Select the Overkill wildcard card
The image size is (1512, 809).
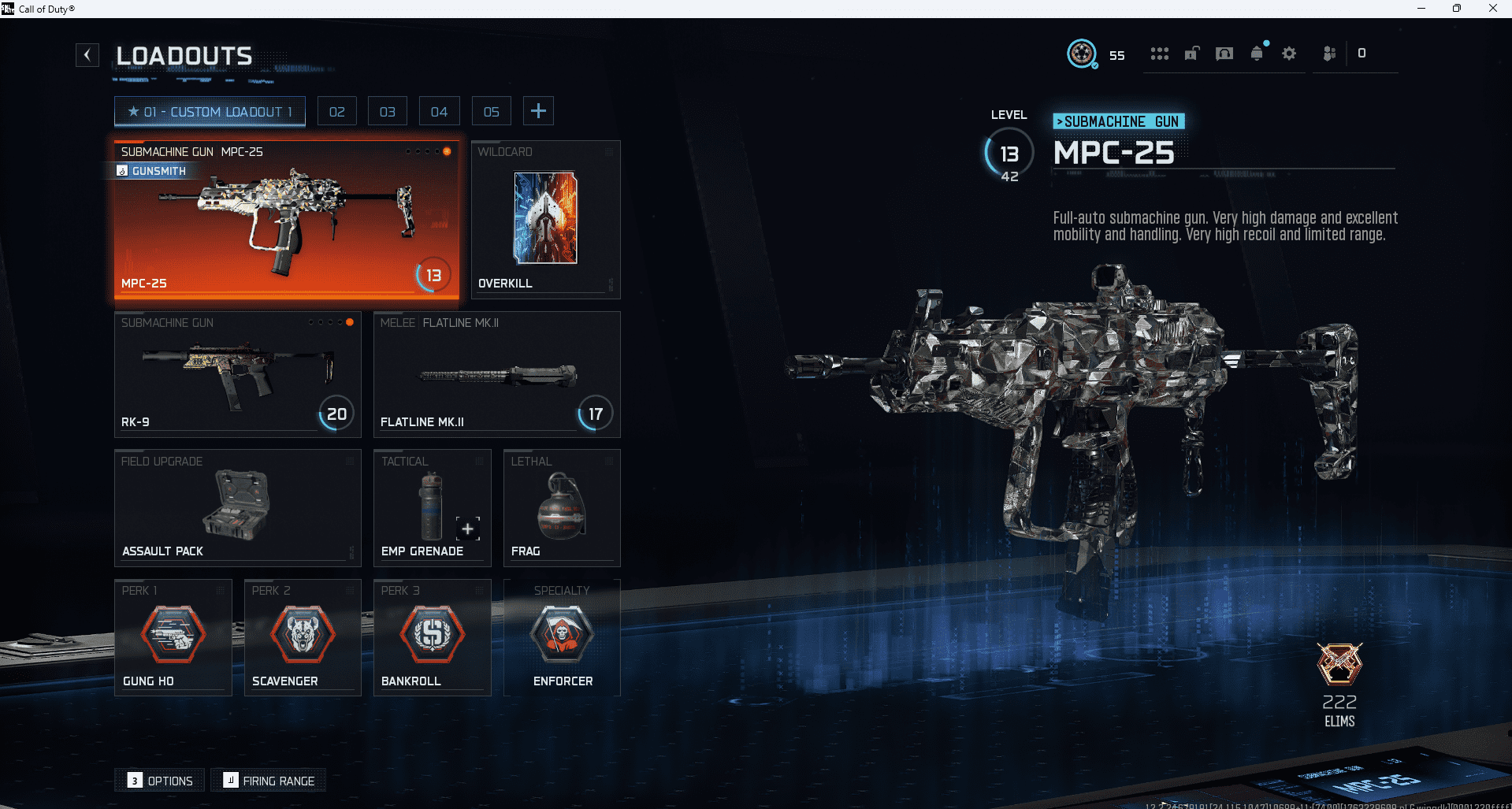click(544, 219)
